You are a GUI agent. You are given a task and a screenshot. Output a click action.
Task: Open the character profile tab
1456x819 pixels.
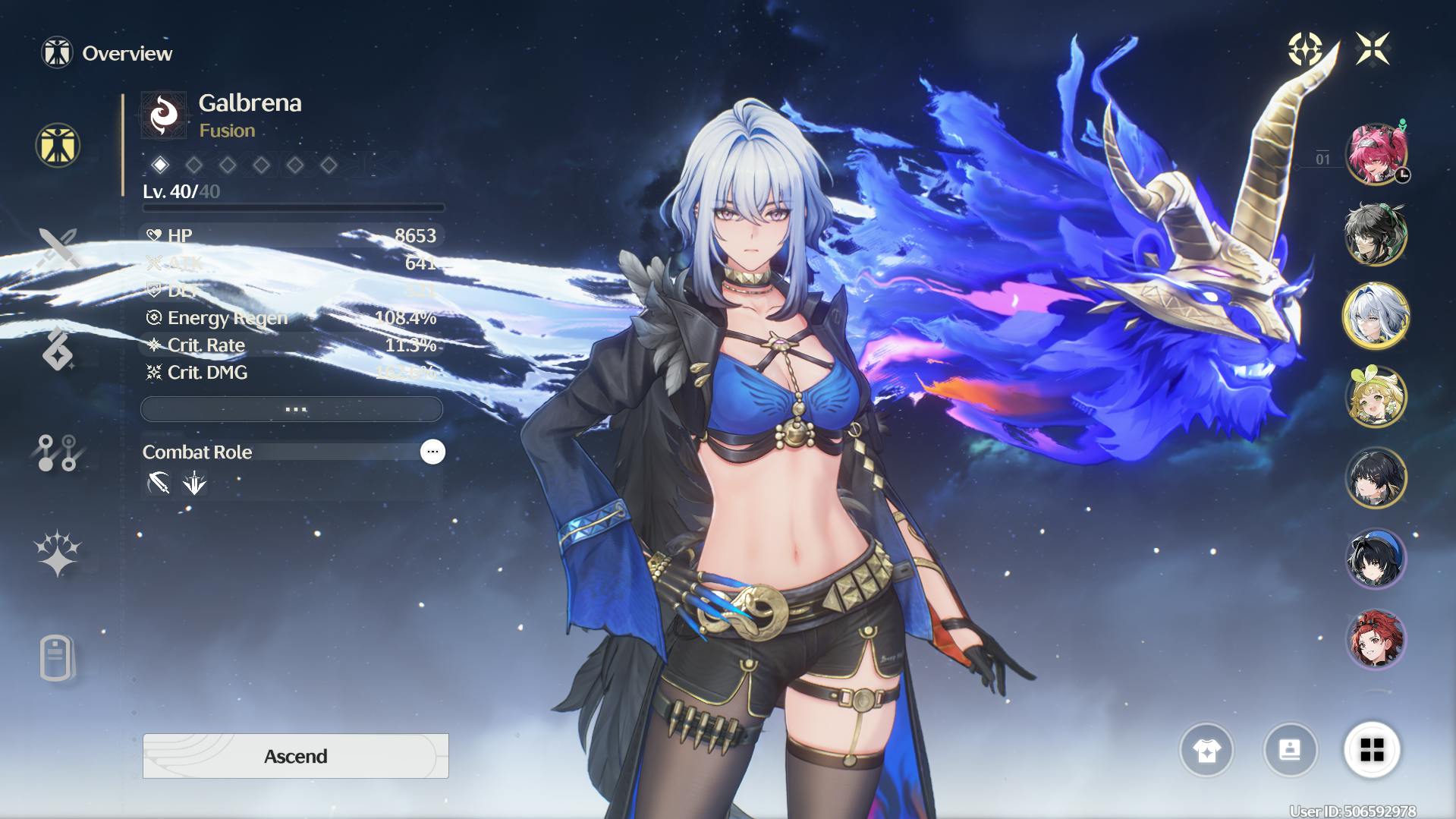(58, 657)
